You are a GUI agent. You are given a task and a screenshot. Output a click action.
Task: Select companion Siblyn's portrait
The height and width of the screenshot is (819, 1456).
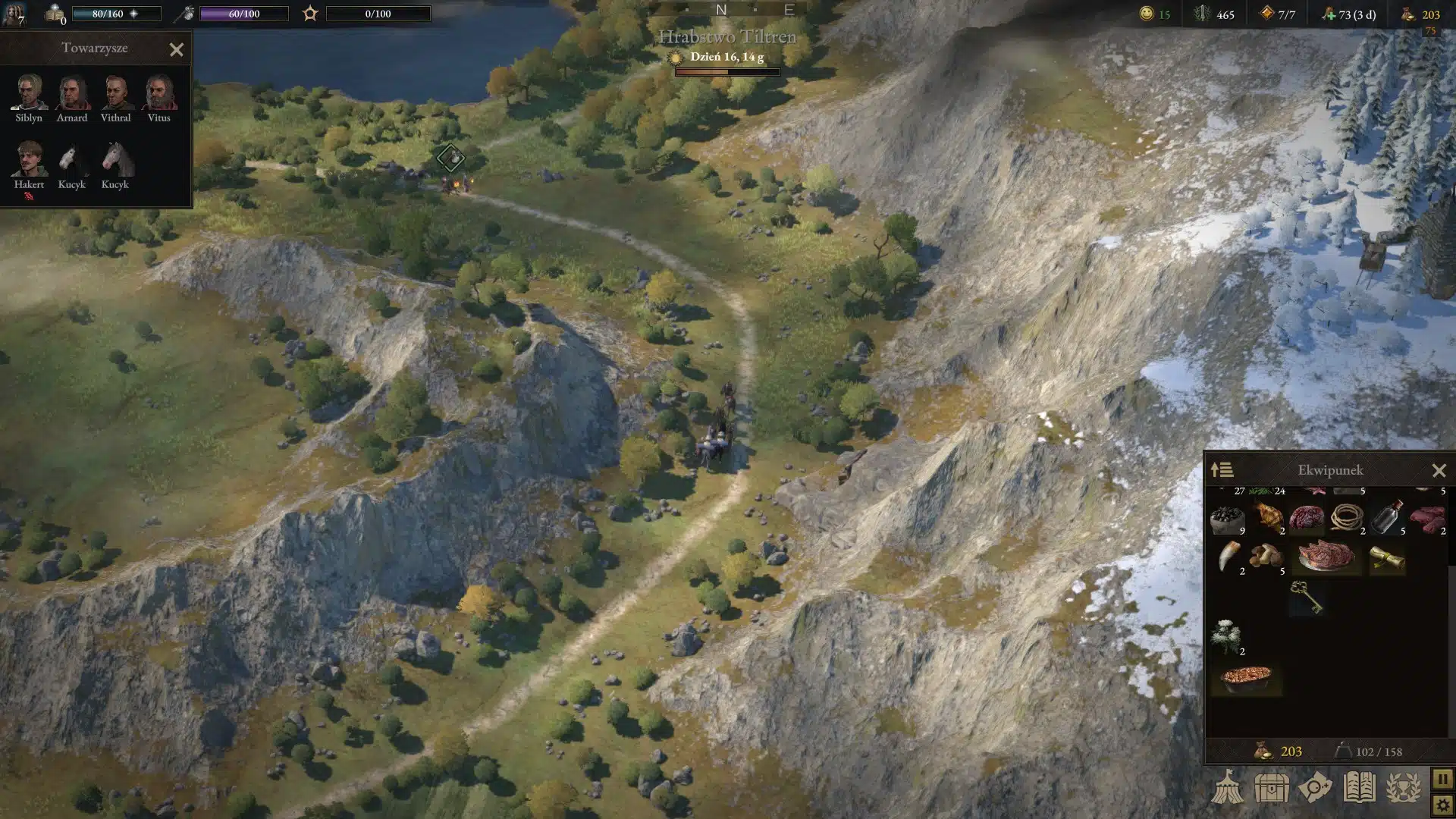tap(29, 93)
